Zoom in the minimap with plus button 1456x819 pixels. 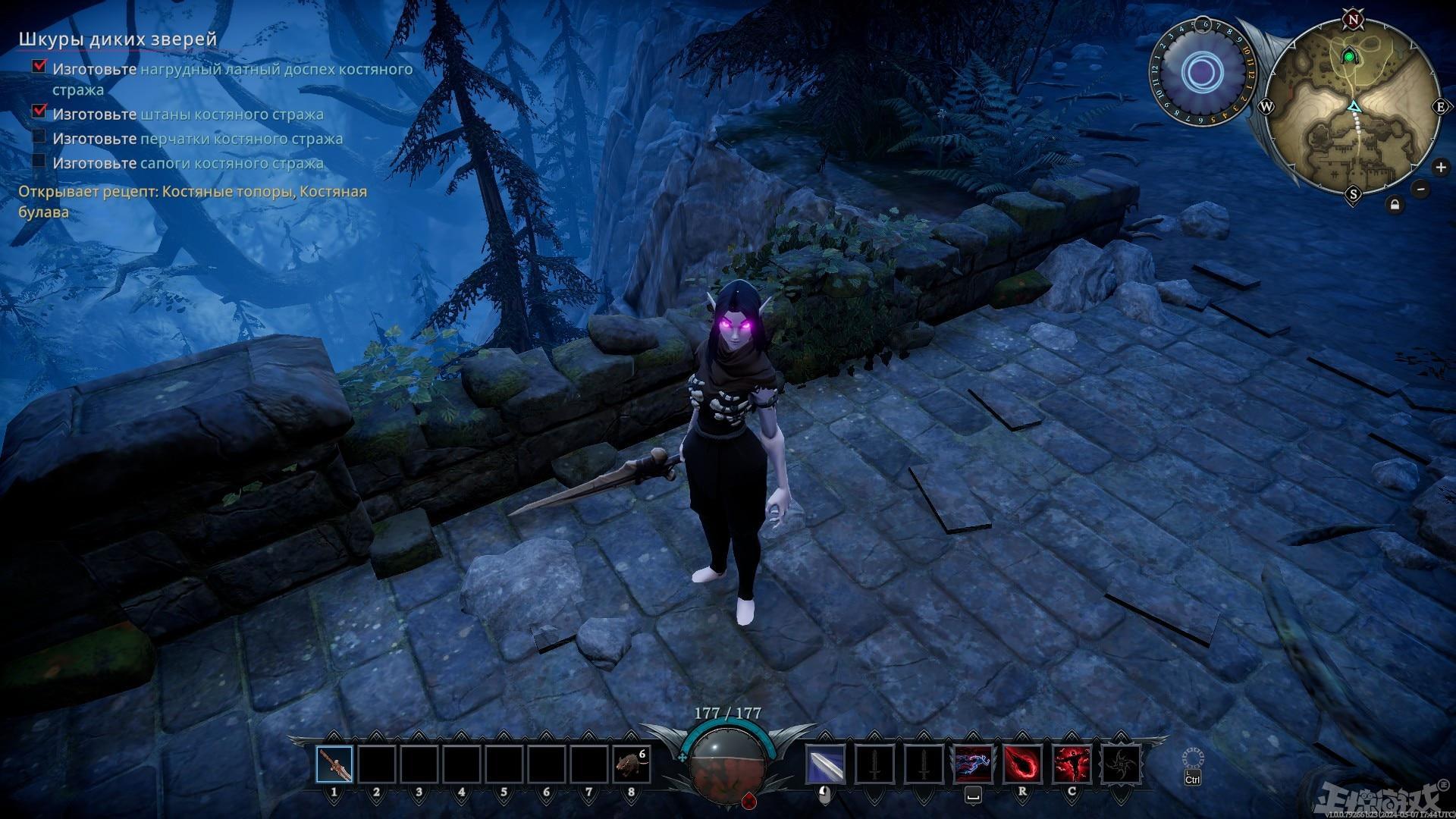1440,167
